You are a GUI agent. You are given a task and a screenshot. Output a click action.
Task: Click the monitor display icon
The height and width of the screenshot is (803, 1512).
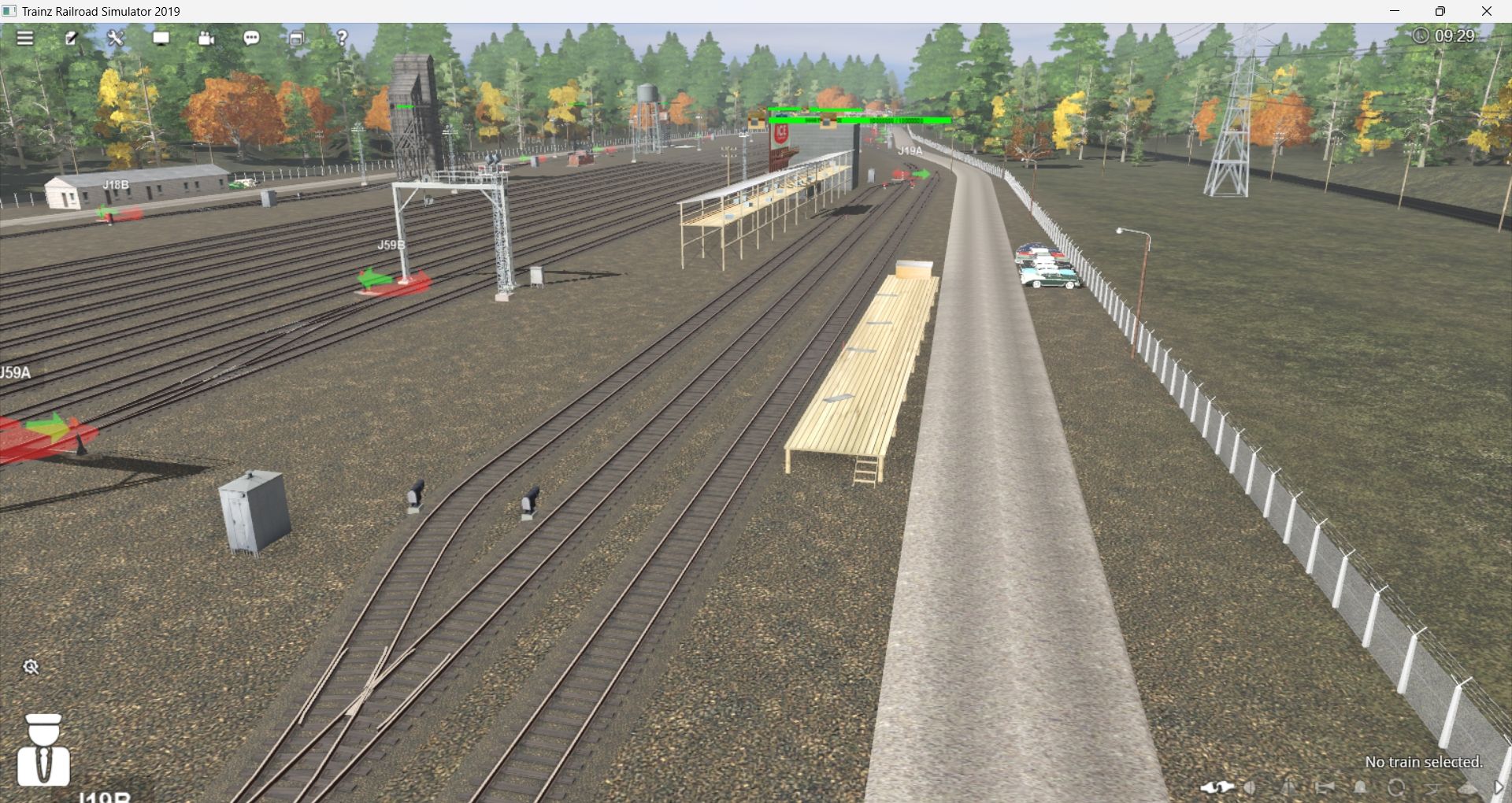pos(161,38)
